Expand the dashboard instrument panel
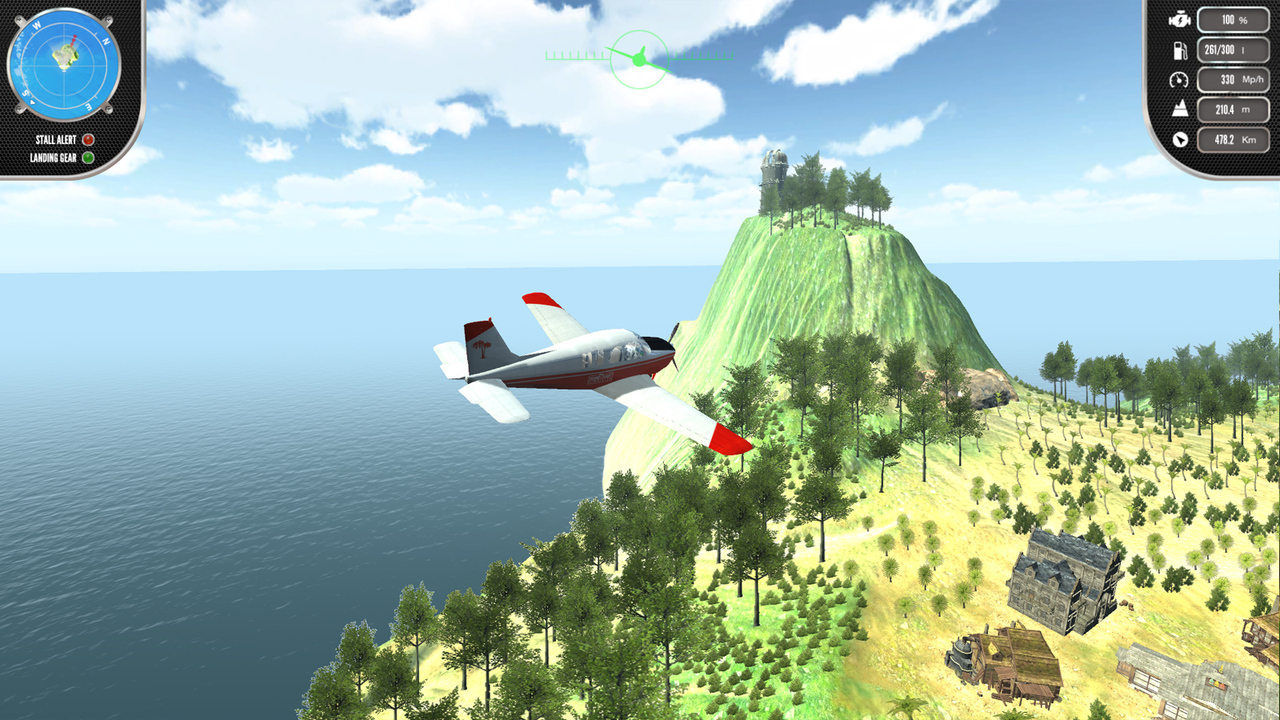 pos(1210,78)
